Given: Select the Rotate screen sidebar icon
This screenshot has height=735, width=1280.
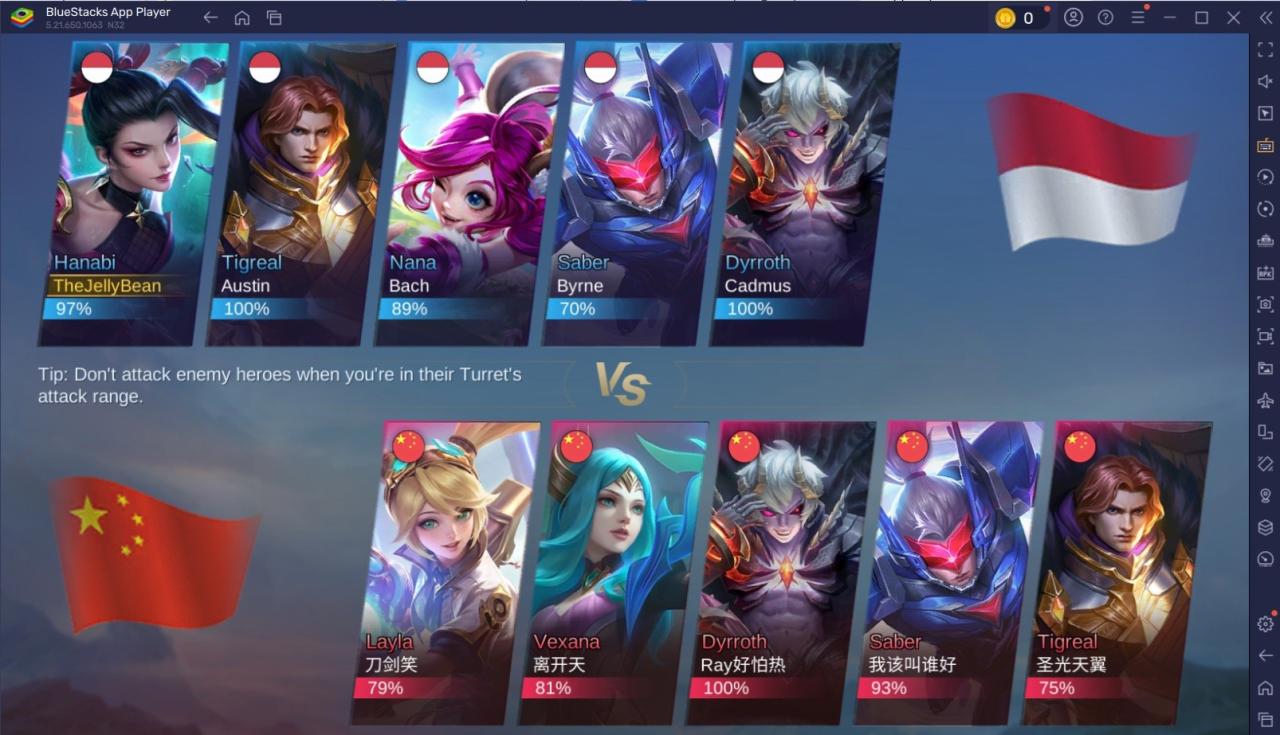Looking at the screenshot, I should [1264, 208].
